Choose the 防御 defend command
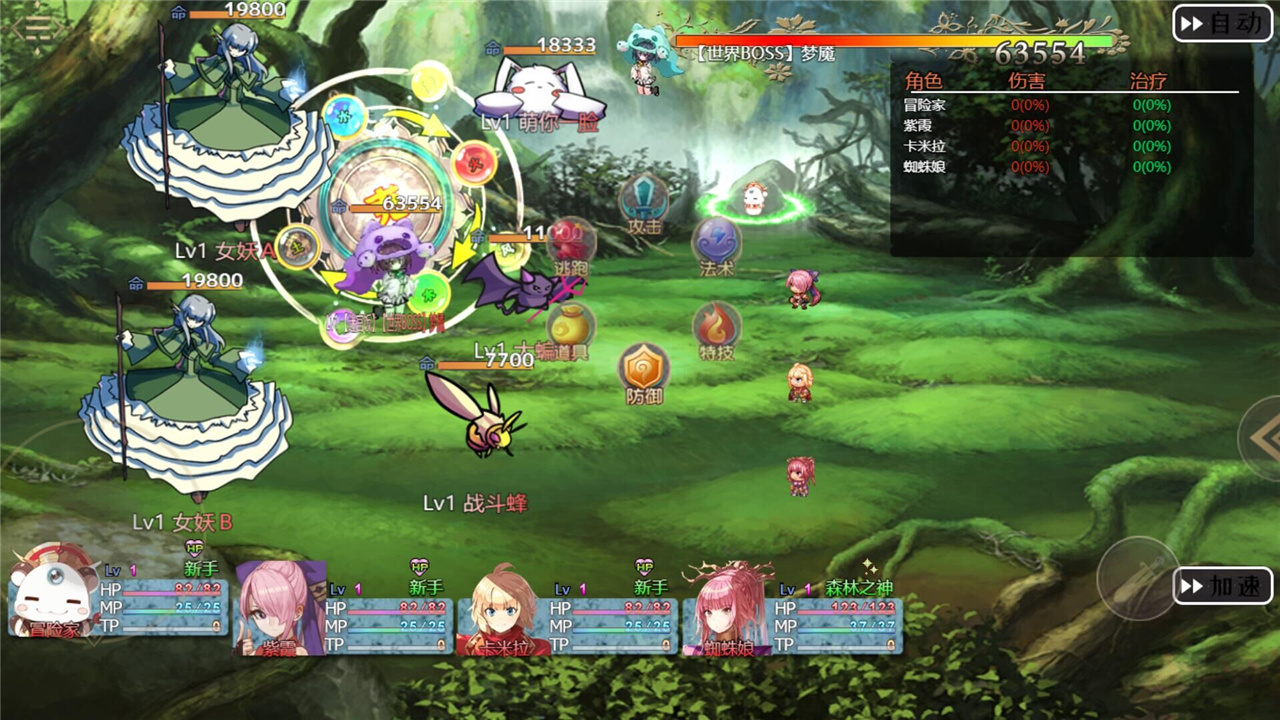Viewport: 1280px width, 720px height. (643, 373)
